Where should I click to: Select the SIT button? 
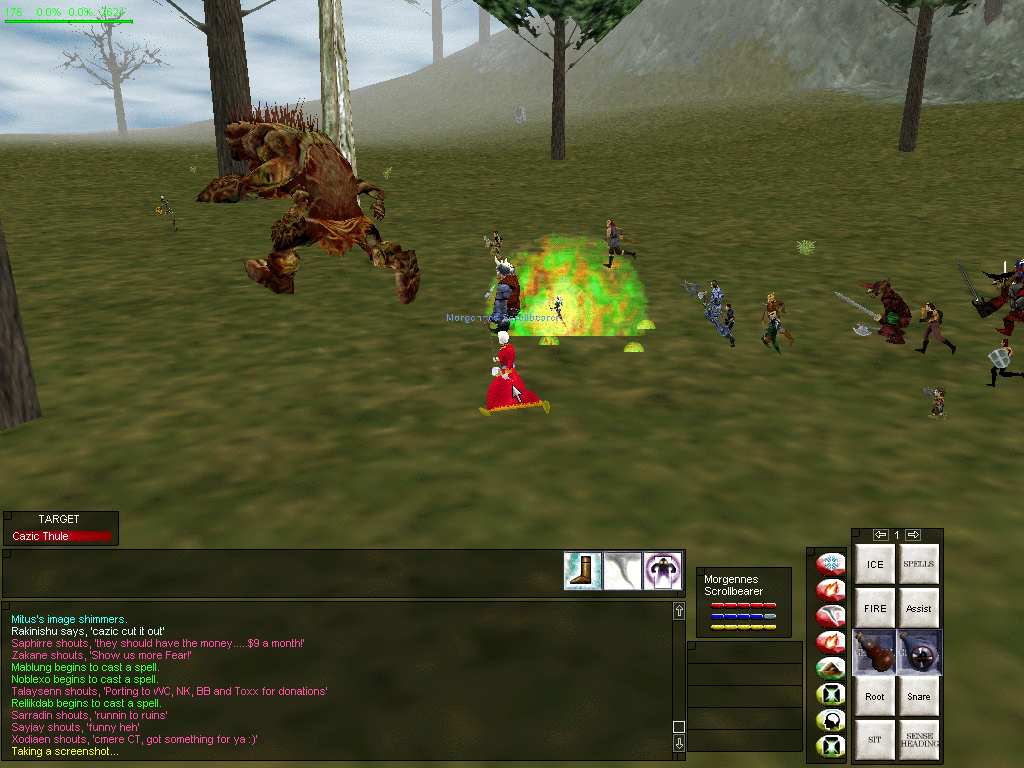pyautogui.click(x=875, y=740)
